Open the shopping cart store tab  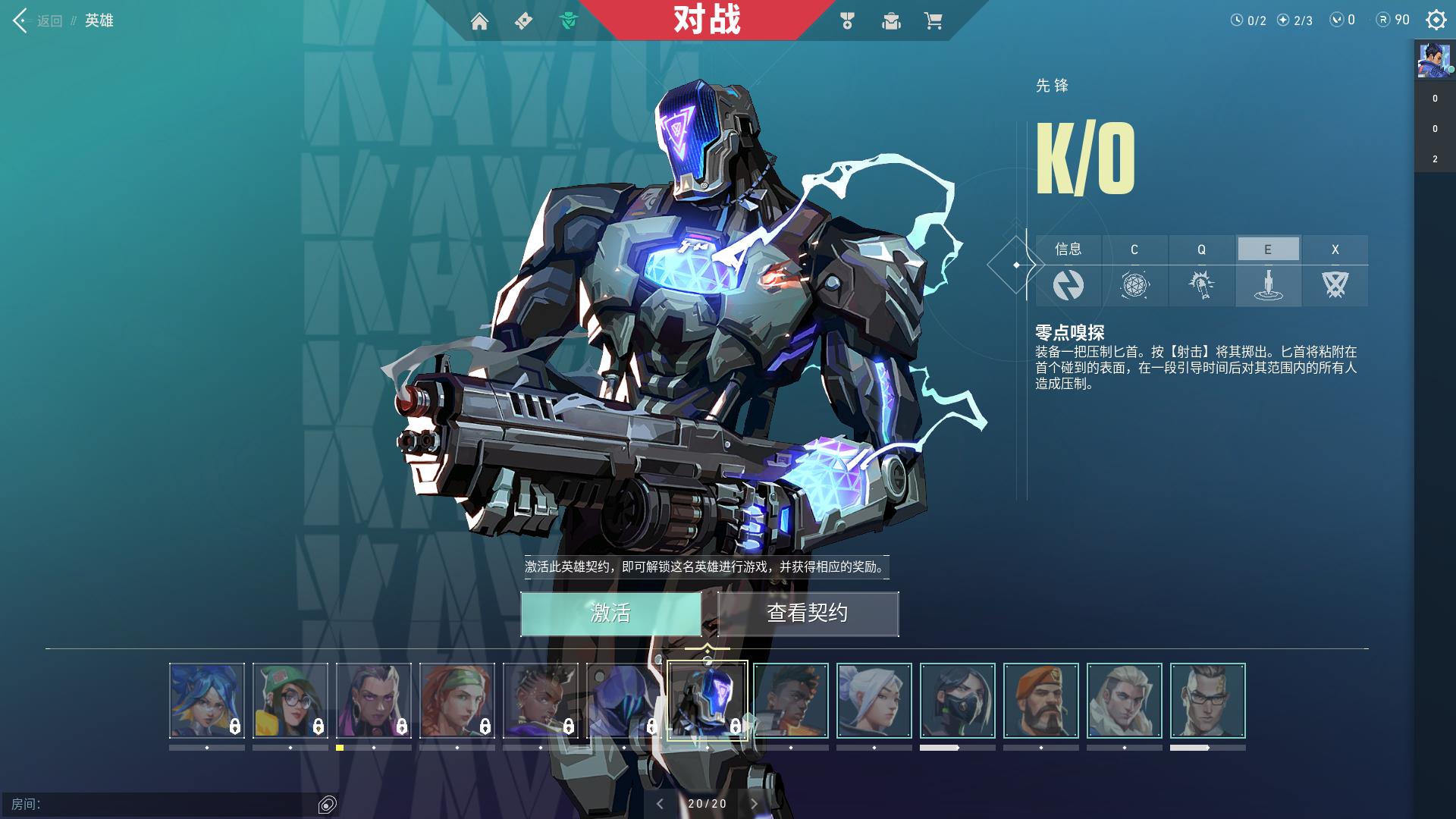(x=933, y=21)
